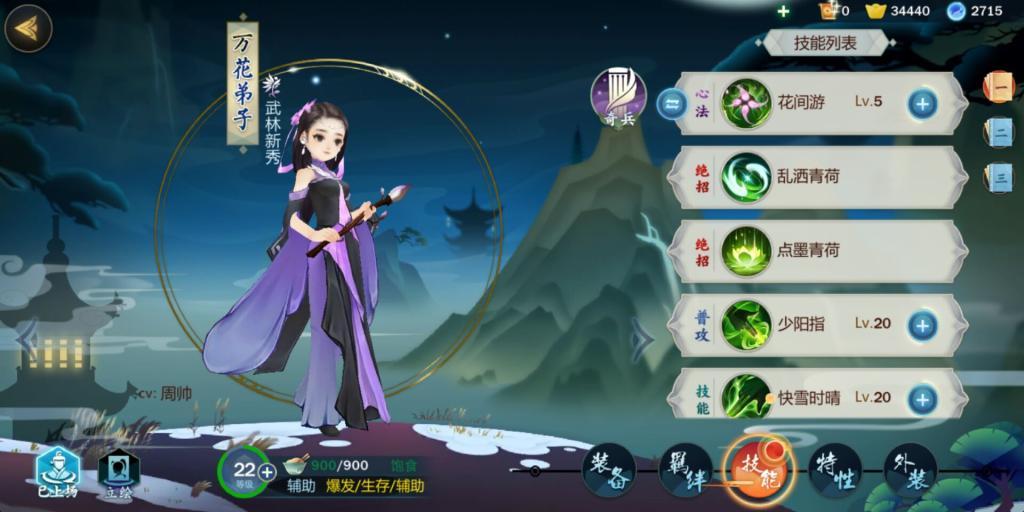The width and height of the screenshot is (1024, 512).
Task: Show the 特性 traits tab
Action: [x=834, y=469]
